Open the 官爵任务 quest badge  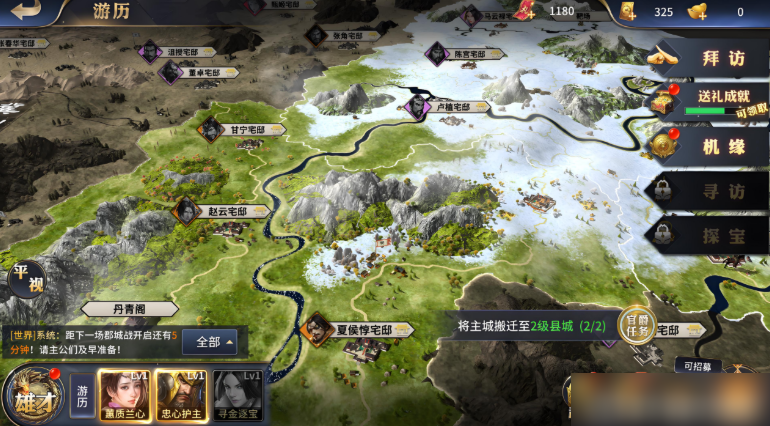tap(636, 326)
